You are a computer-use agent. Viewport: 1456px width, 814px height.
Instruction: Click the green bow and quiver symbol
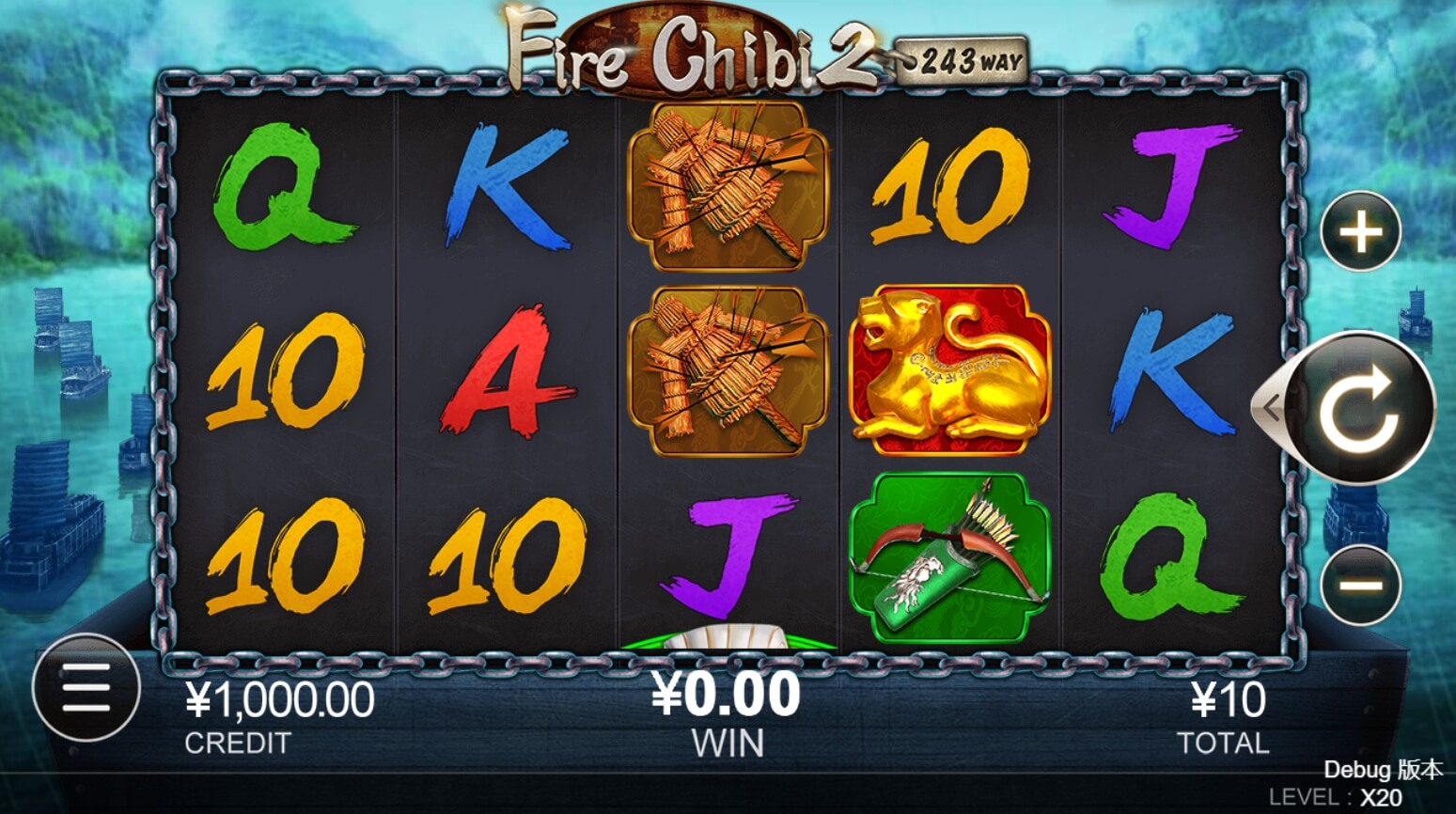(952, 556)
